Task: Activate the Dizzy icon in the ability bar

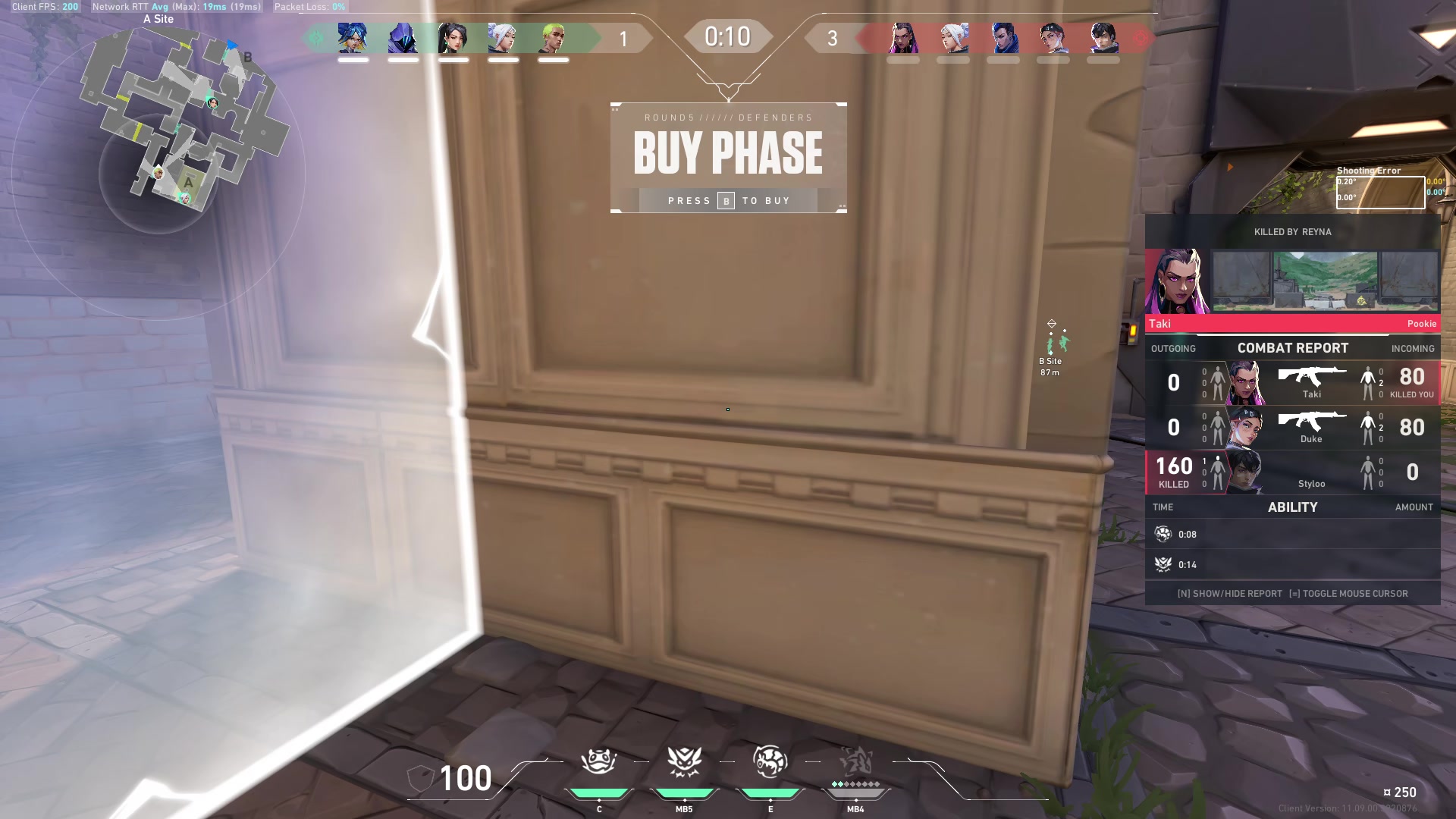Action: point(770,761)
